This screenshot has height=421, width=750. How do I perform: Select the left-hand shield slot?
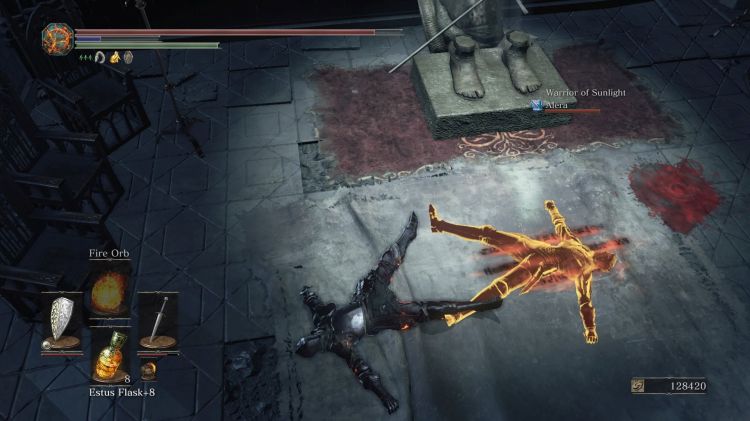click(61, 319)
